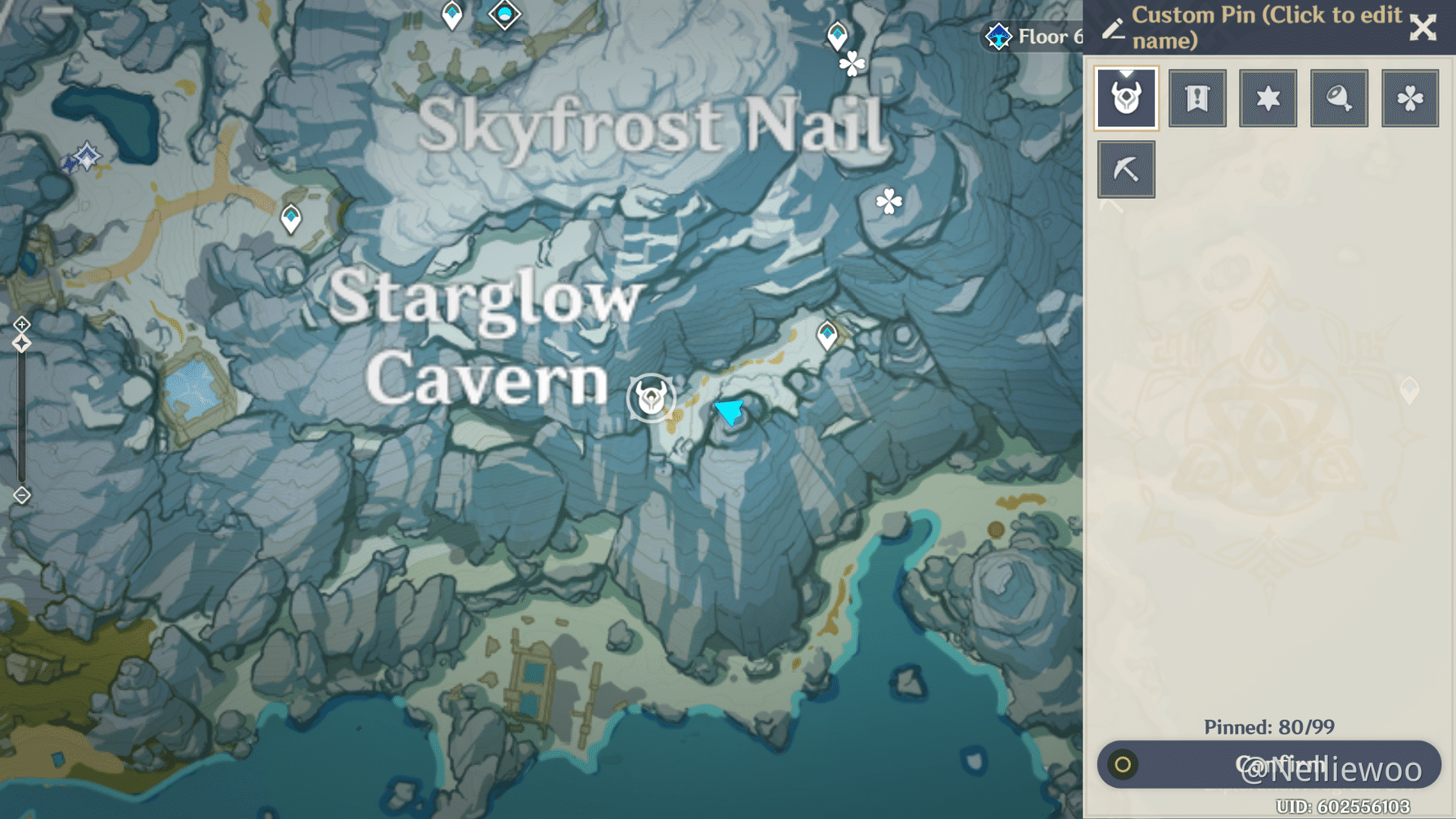Viewport: 1456px width, 819px height.
Task: Select the pickaxe pin icon
Action: click(1127, 168)
